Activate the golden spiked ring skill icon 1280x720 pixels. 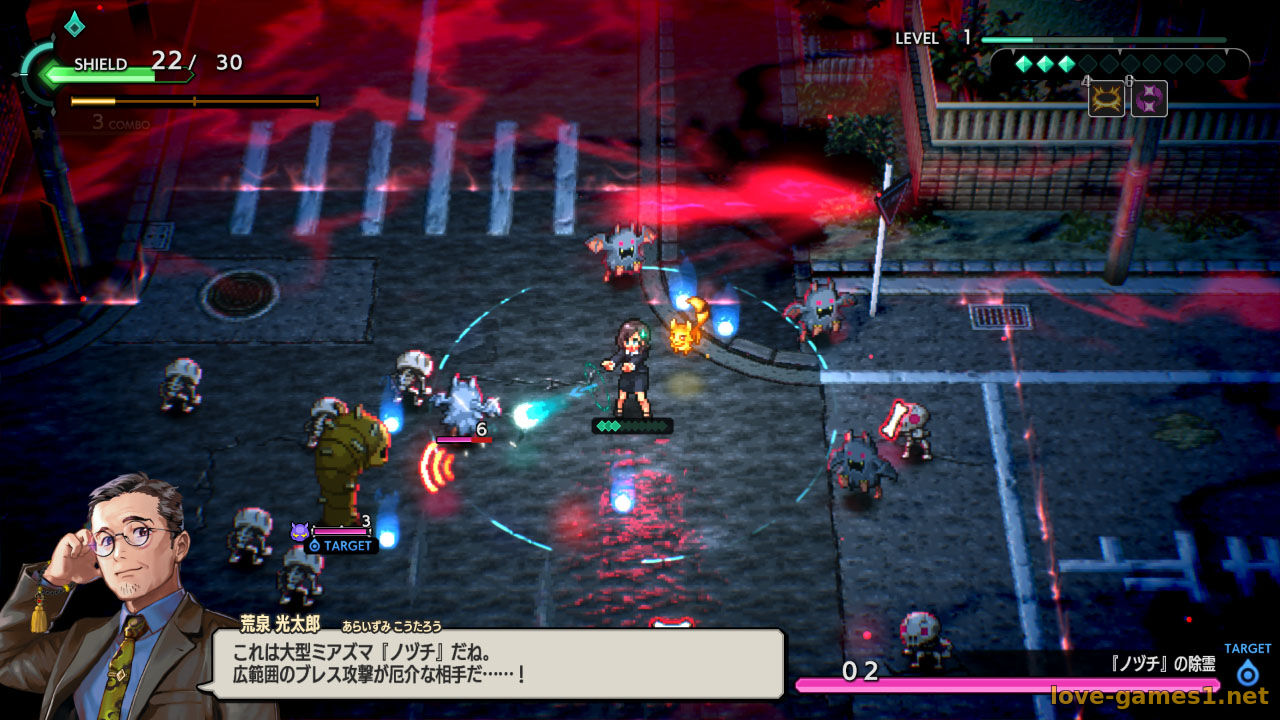(1106, 99)
